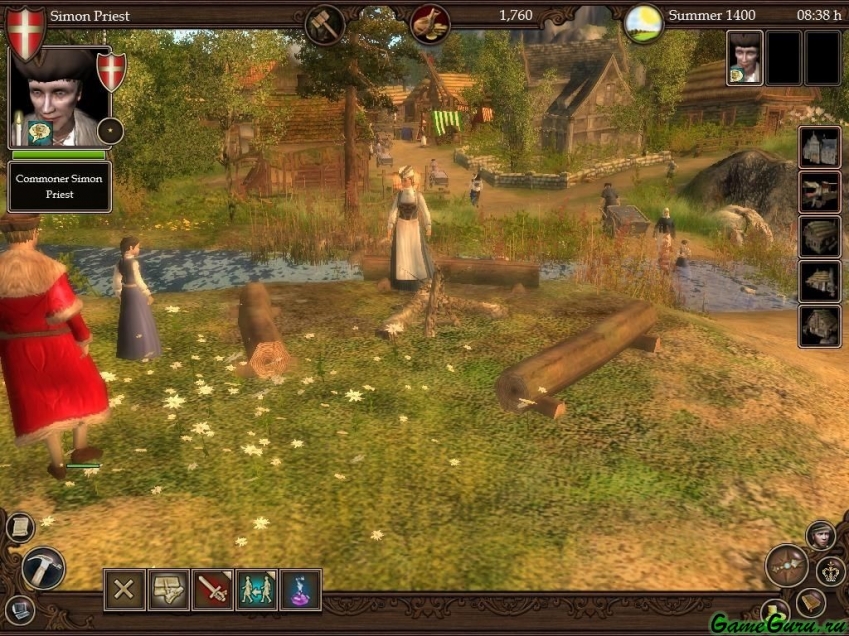This screenshot has height=636, width=849.
Task: Click the character head portrait button
Action: [821, 535]
